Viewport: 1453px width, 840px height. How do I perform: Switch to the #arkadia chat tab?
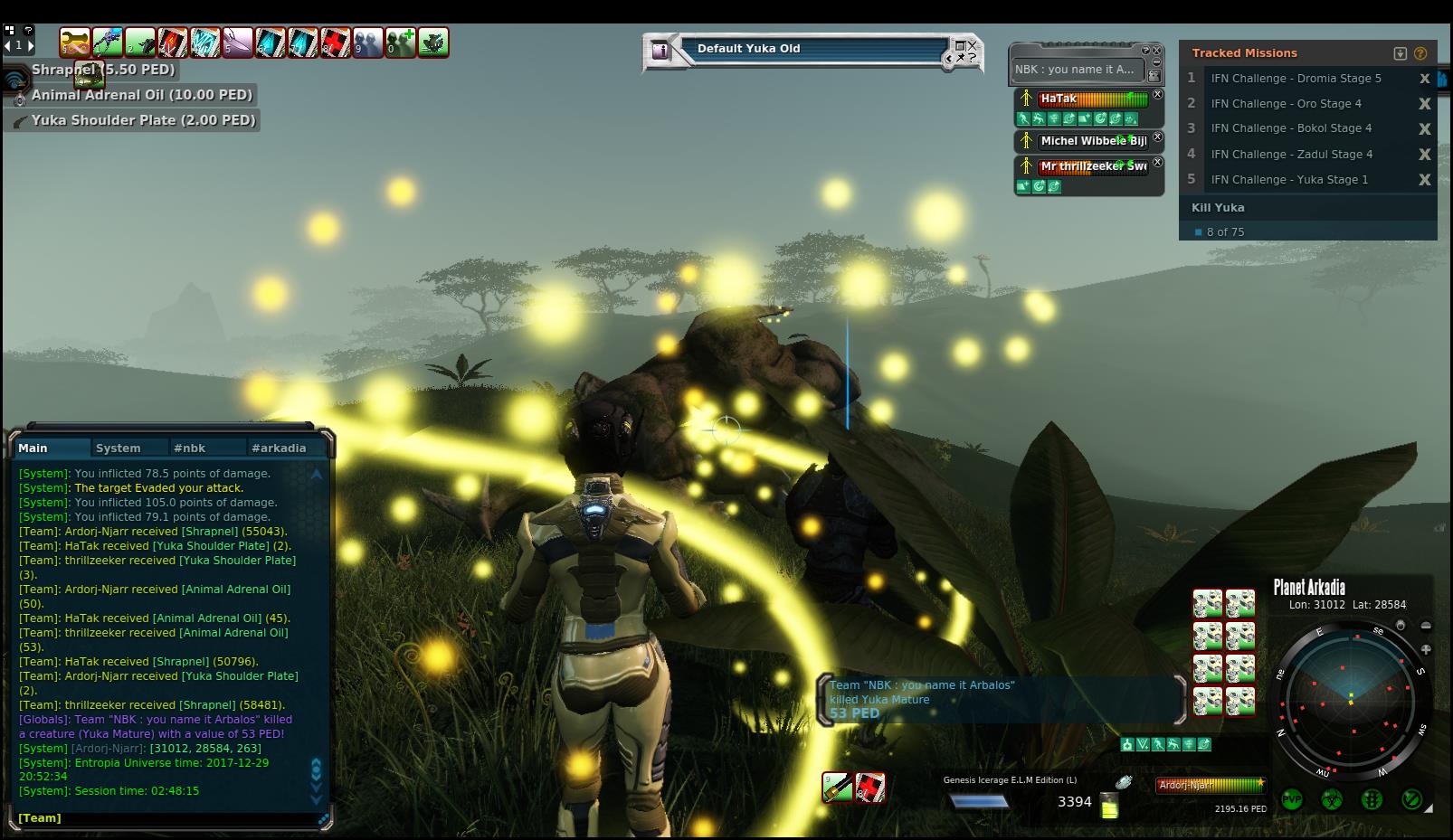pyautogui.click(x=279, y=448)
